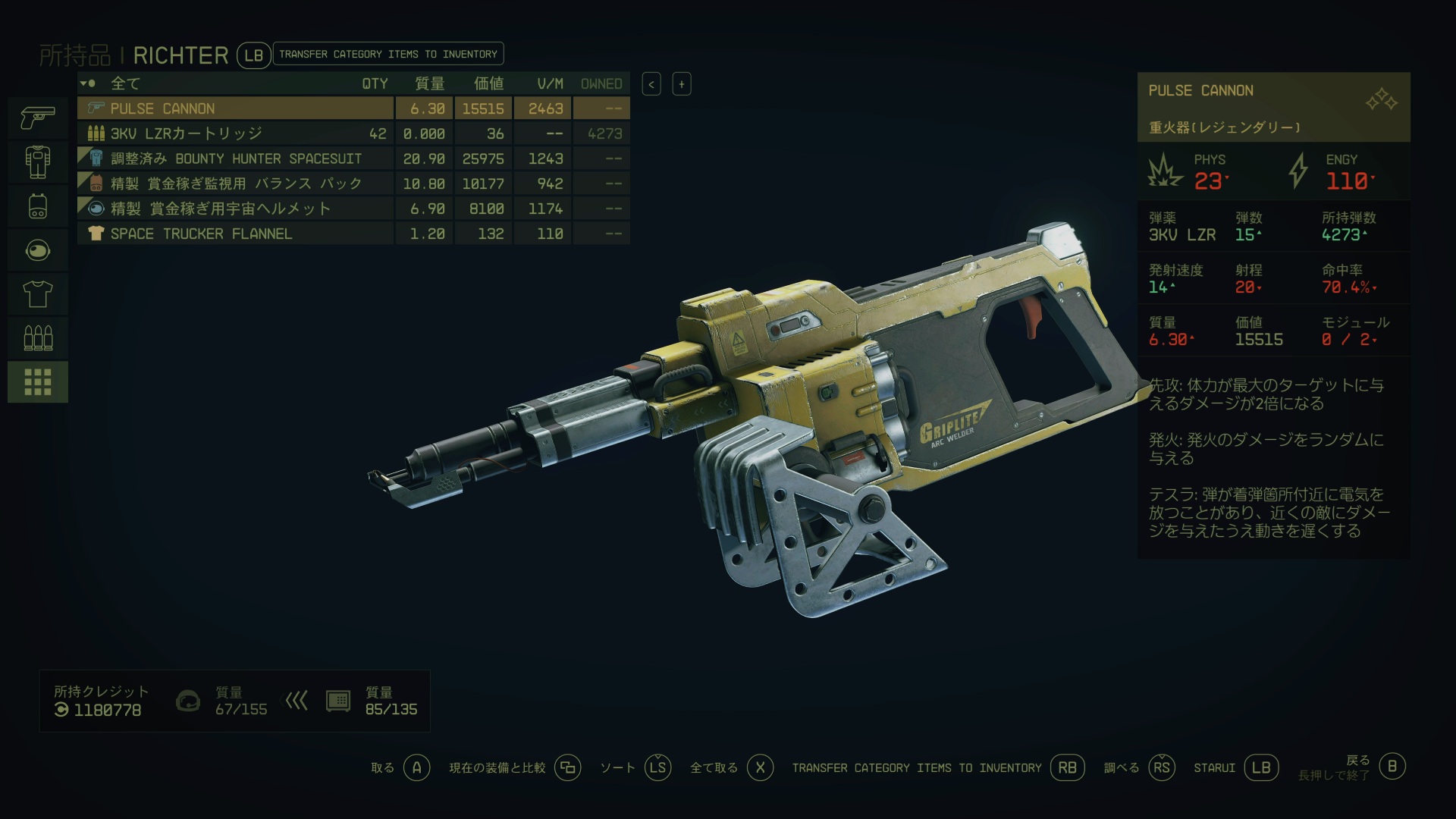The height and width of the screenshot is (819, 1456).
Task: Click the left arrow column button
Action: (x=651, y=84)
